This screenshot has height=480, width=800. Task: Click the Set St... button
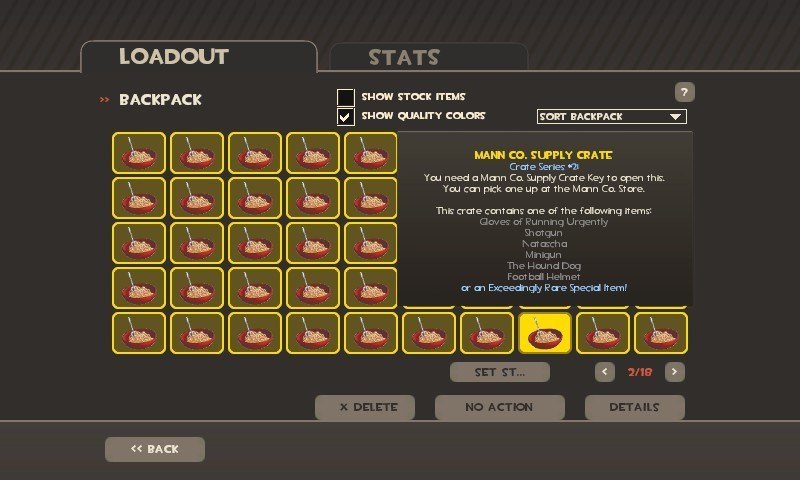click(499, 372)
